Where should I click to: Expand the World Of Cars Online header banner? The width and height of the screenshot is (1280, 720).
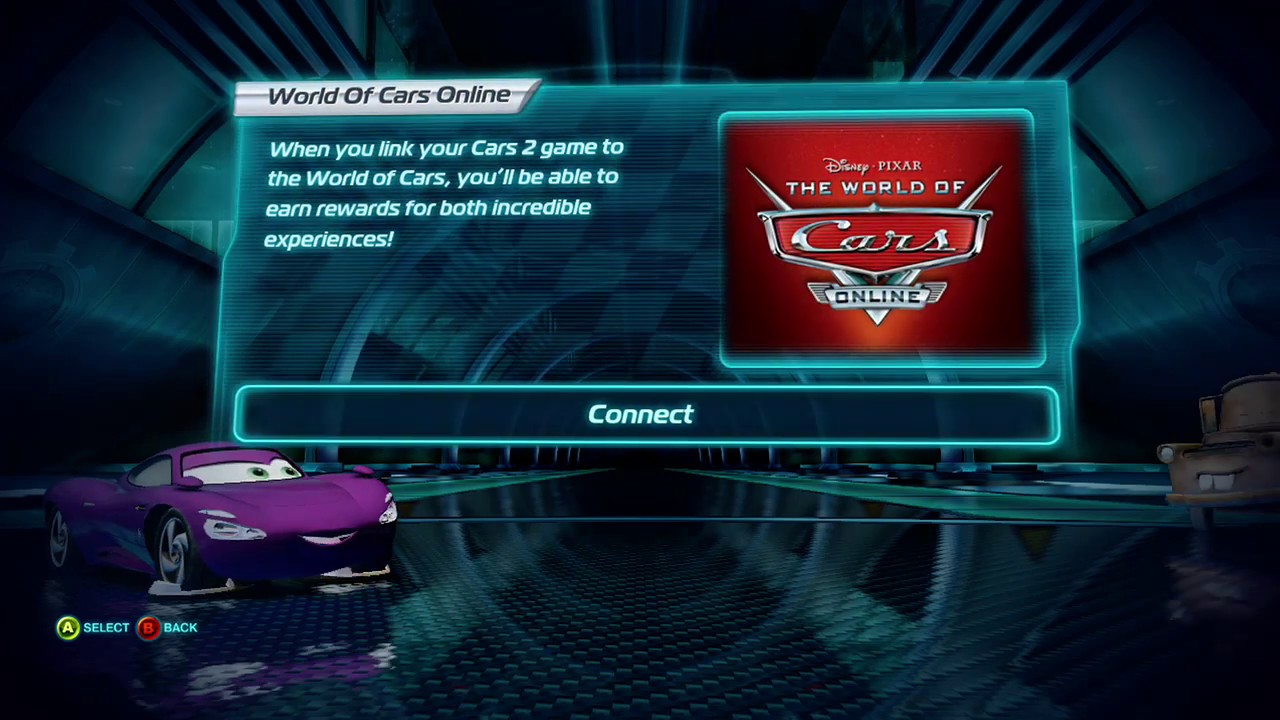389,95
